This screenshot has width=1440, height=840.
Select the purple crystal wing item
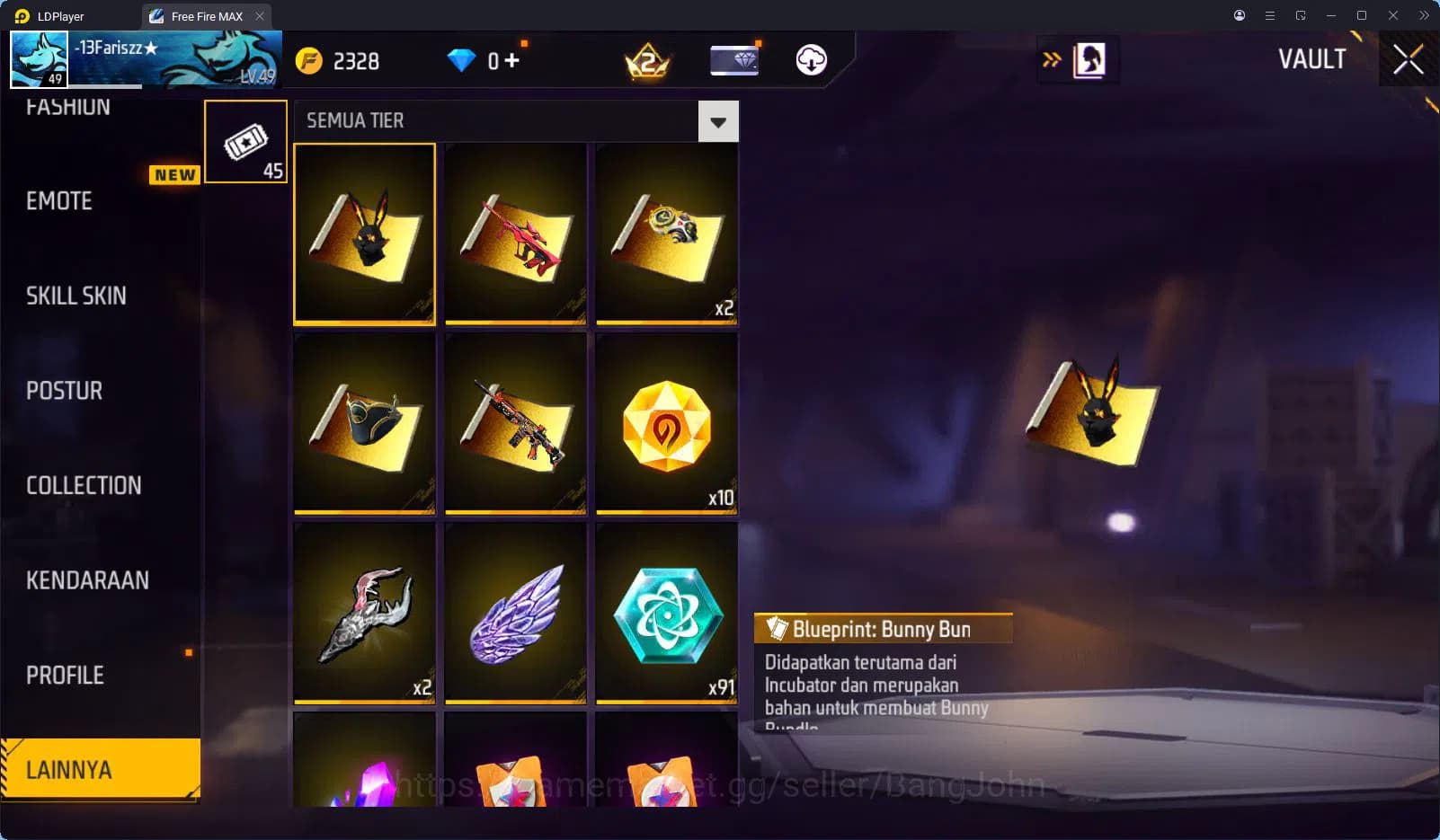(x=515, y=614)
